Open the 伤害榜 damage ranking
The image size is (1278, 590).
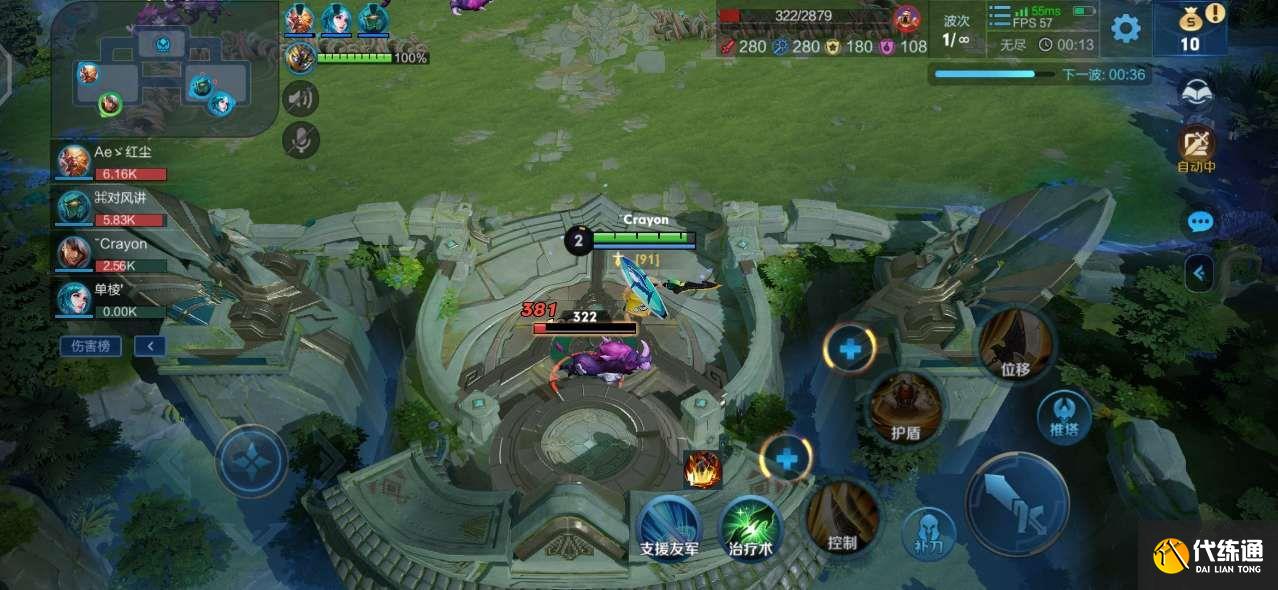90,346
